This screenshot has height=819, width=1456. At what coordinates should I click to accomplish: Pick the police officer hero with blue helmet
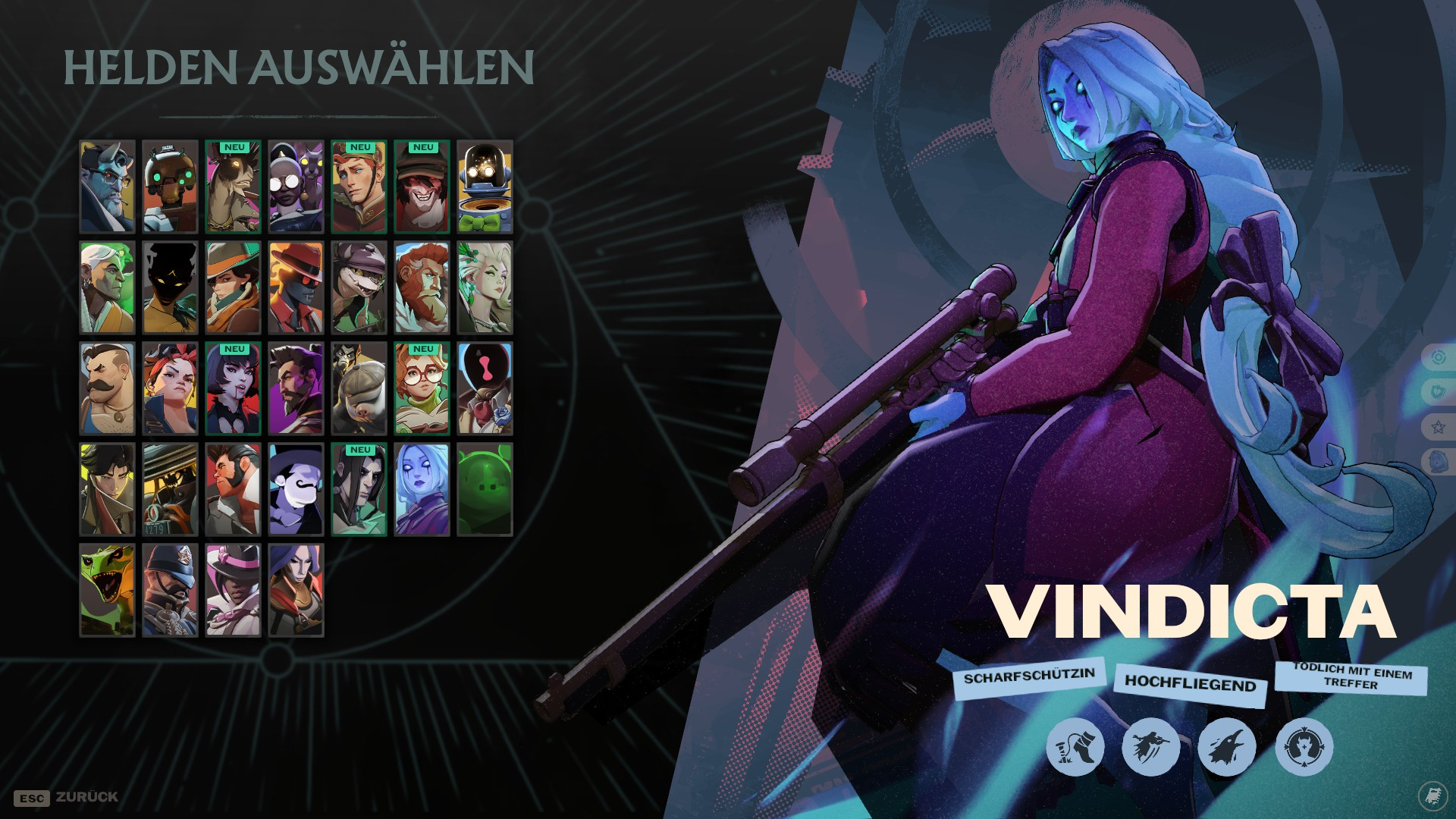click(170, 590)
